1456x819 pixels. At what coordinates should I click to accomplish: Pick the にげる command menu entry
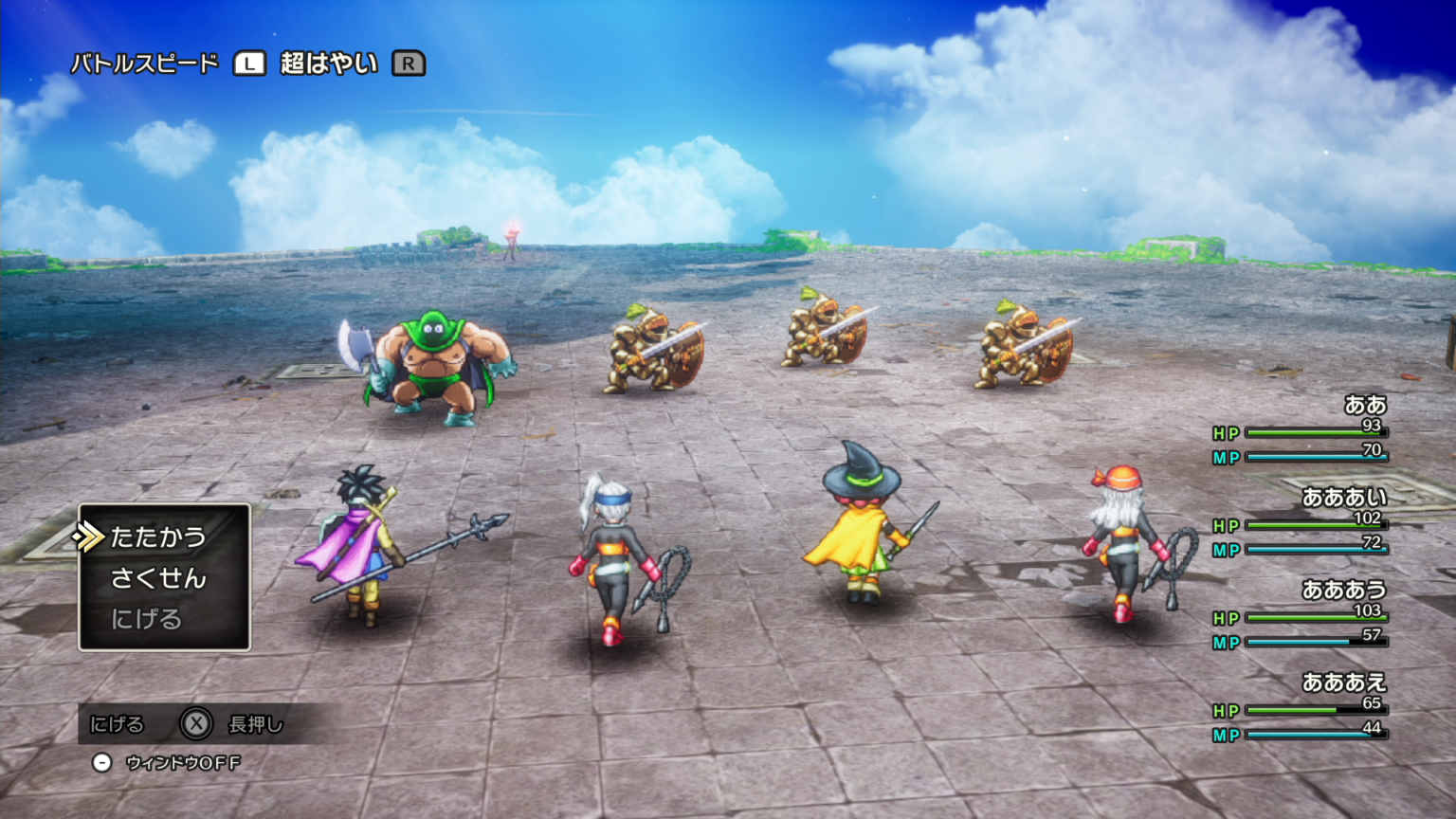(147, 619)
